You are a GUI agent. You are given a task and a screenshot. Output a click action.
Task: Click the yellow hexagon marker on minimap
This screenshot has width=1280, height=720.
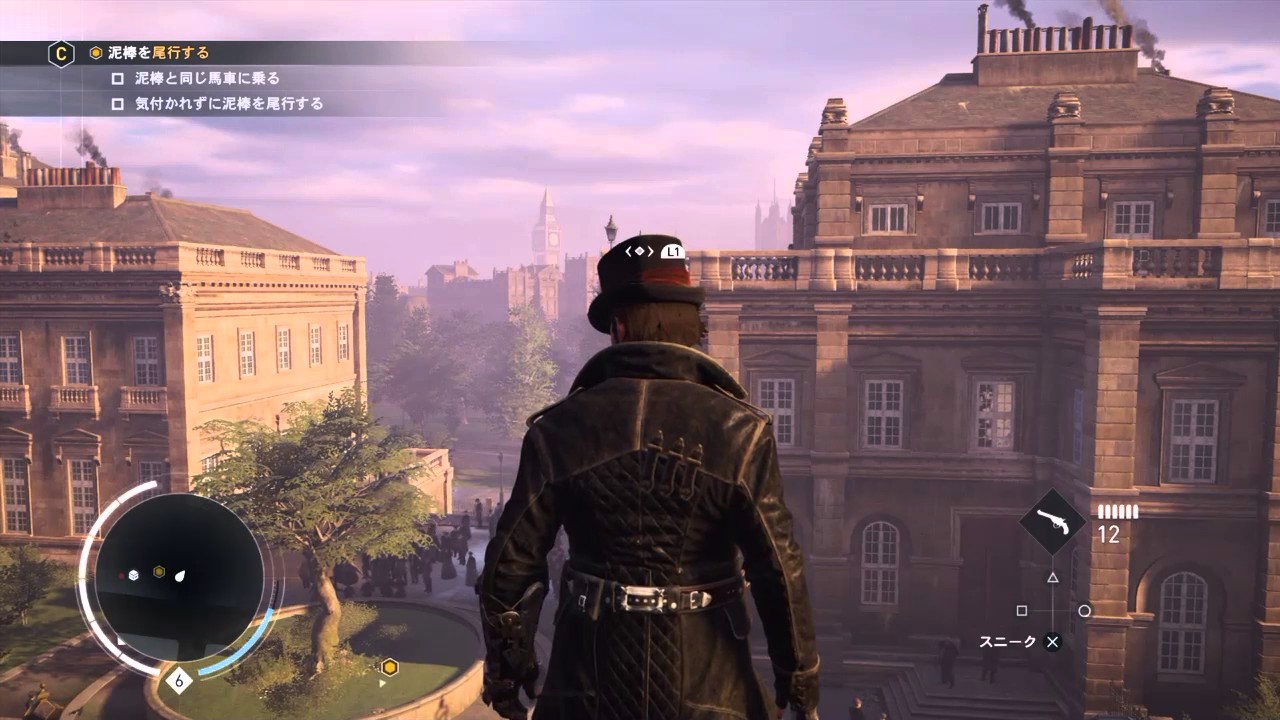pos(159,572)
